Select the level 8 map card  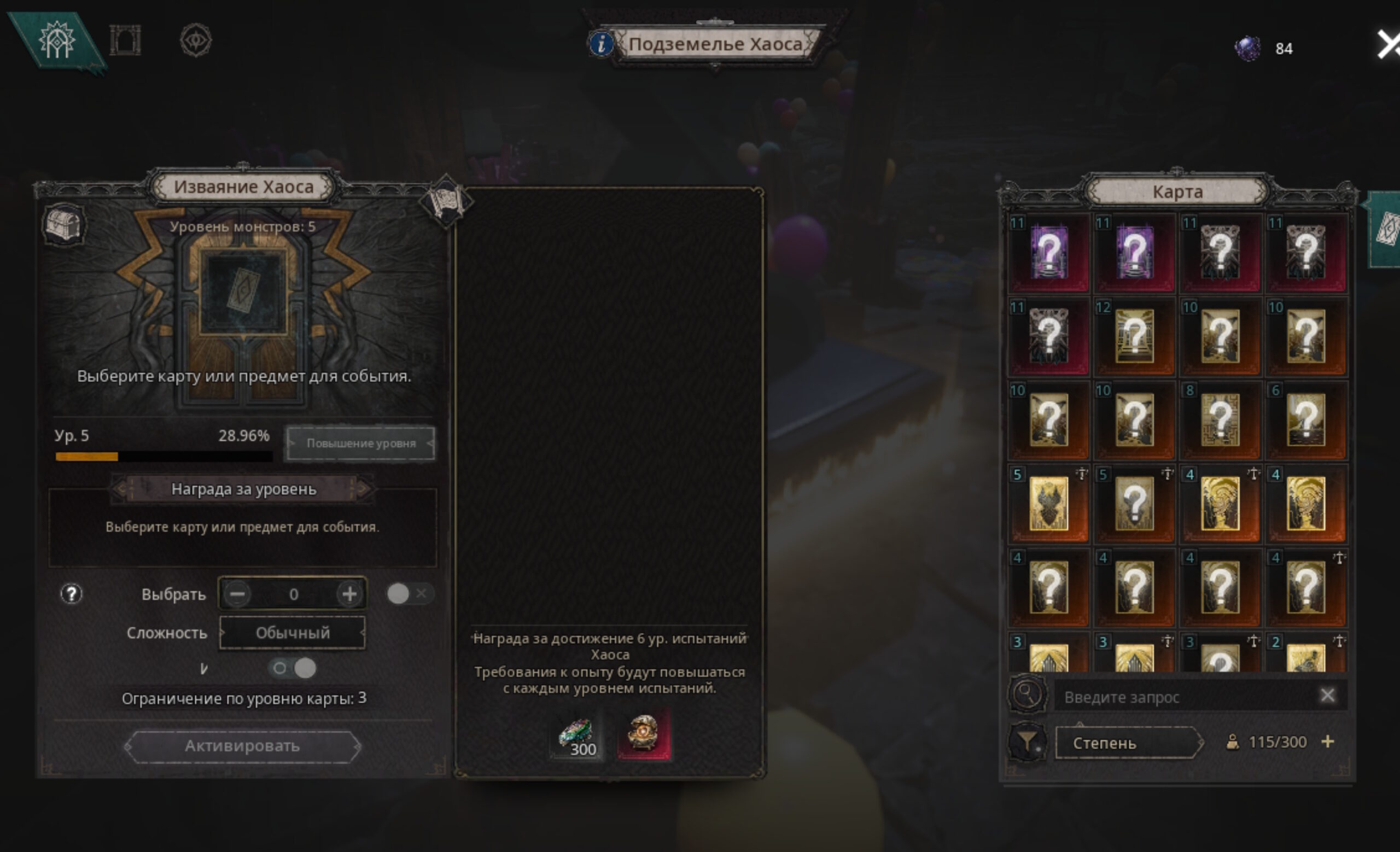coord(1220,421)
